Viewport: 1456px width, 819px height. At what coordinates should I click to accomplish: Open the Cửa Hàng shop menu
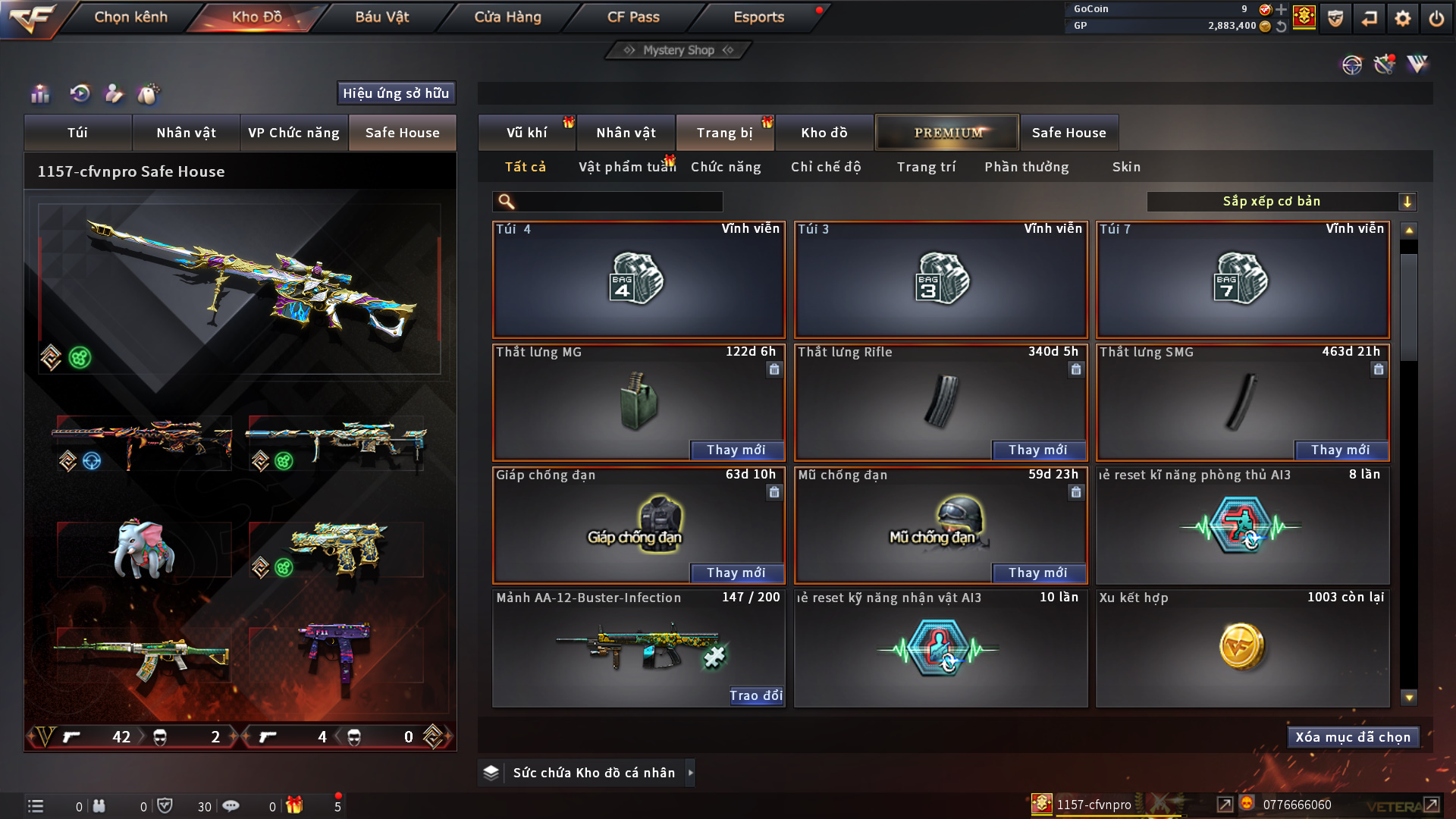click(x=507, y=17)
